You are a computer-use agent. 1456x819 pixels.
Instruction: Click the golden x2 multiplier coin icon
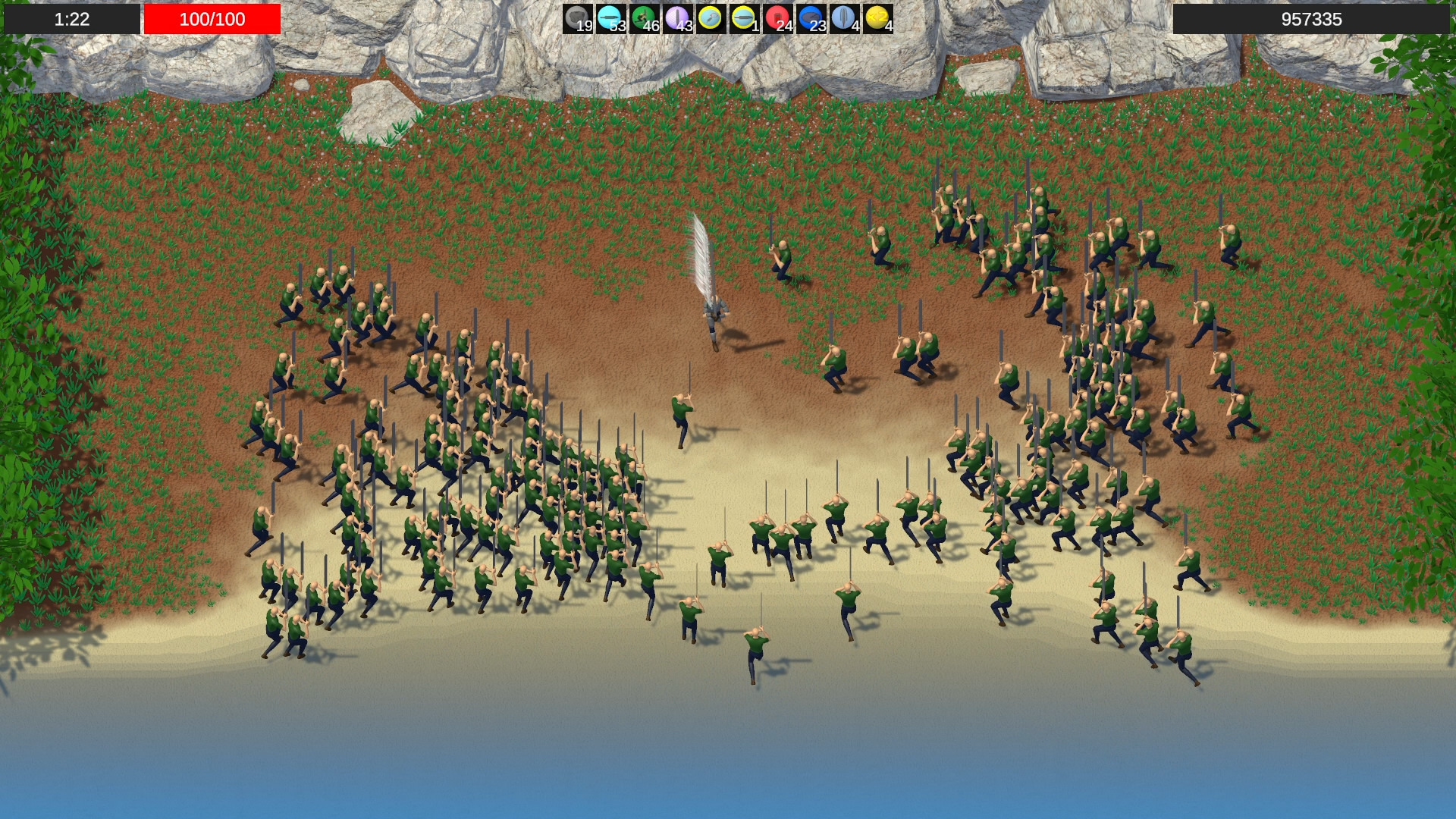876,17
